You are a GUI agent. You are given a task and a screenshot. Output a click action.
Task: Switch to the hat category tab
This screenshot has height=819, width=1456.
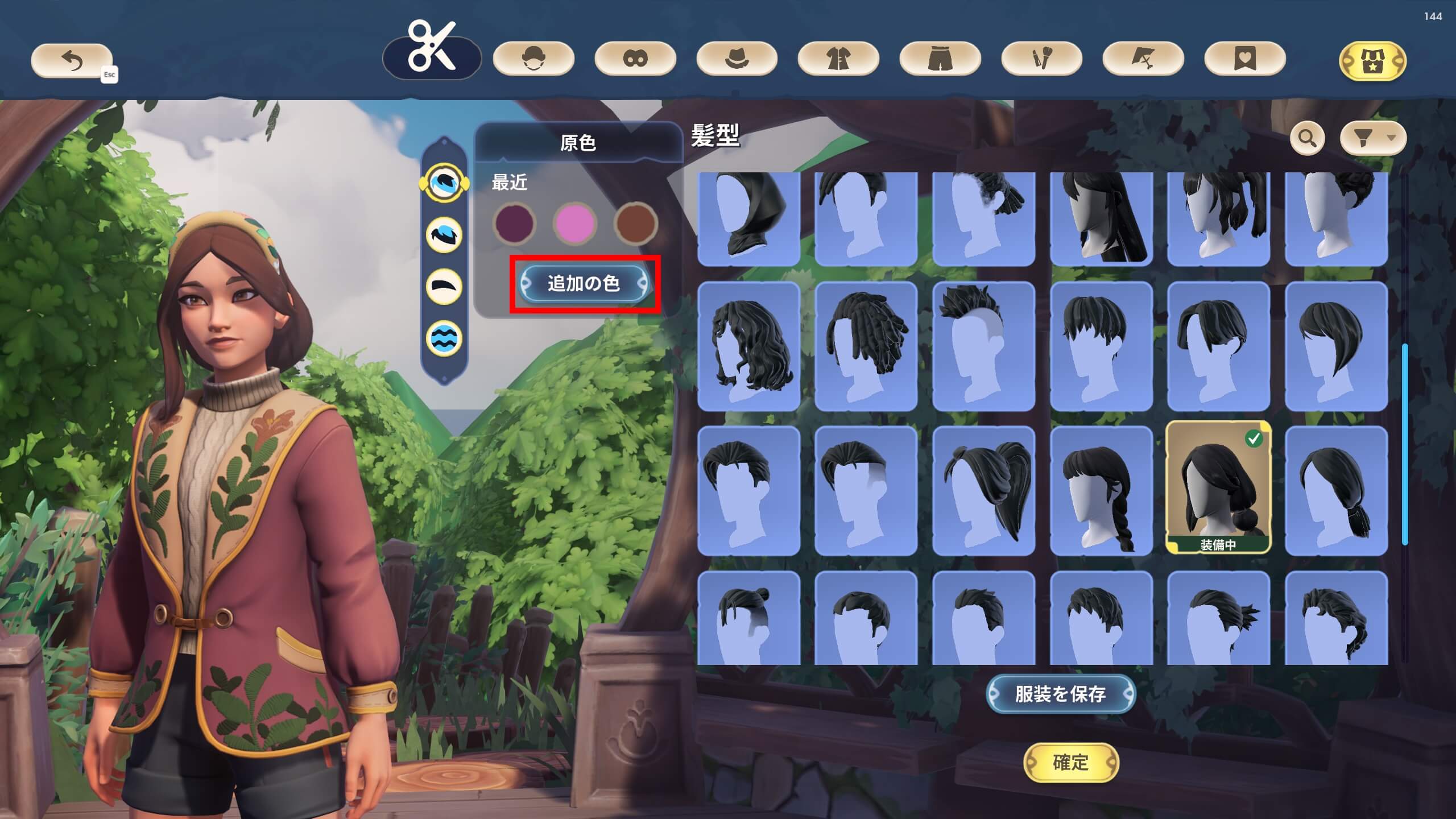click(737, 59)
